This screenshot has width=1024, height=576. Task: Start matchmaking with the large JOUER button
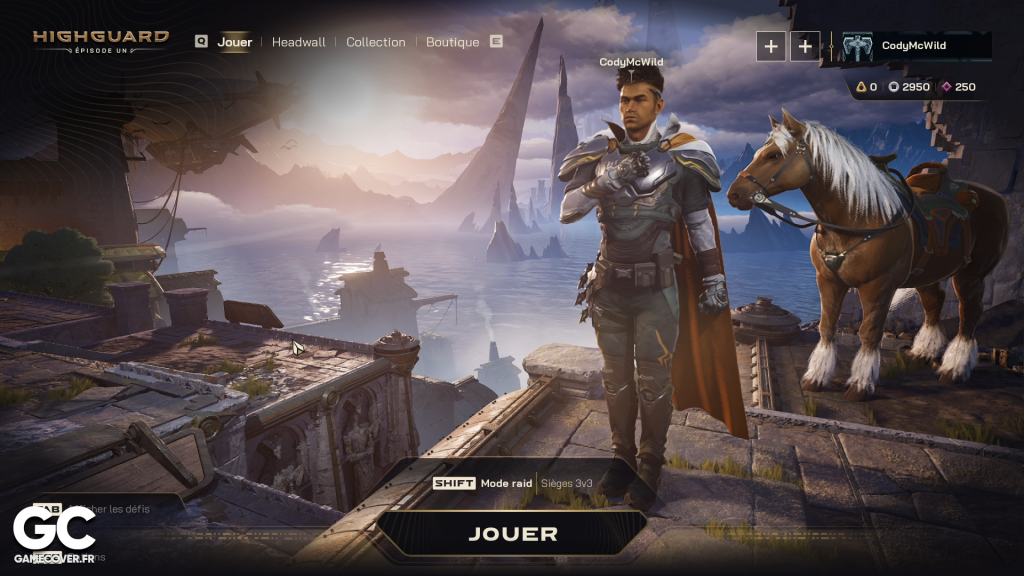(512, 533)
